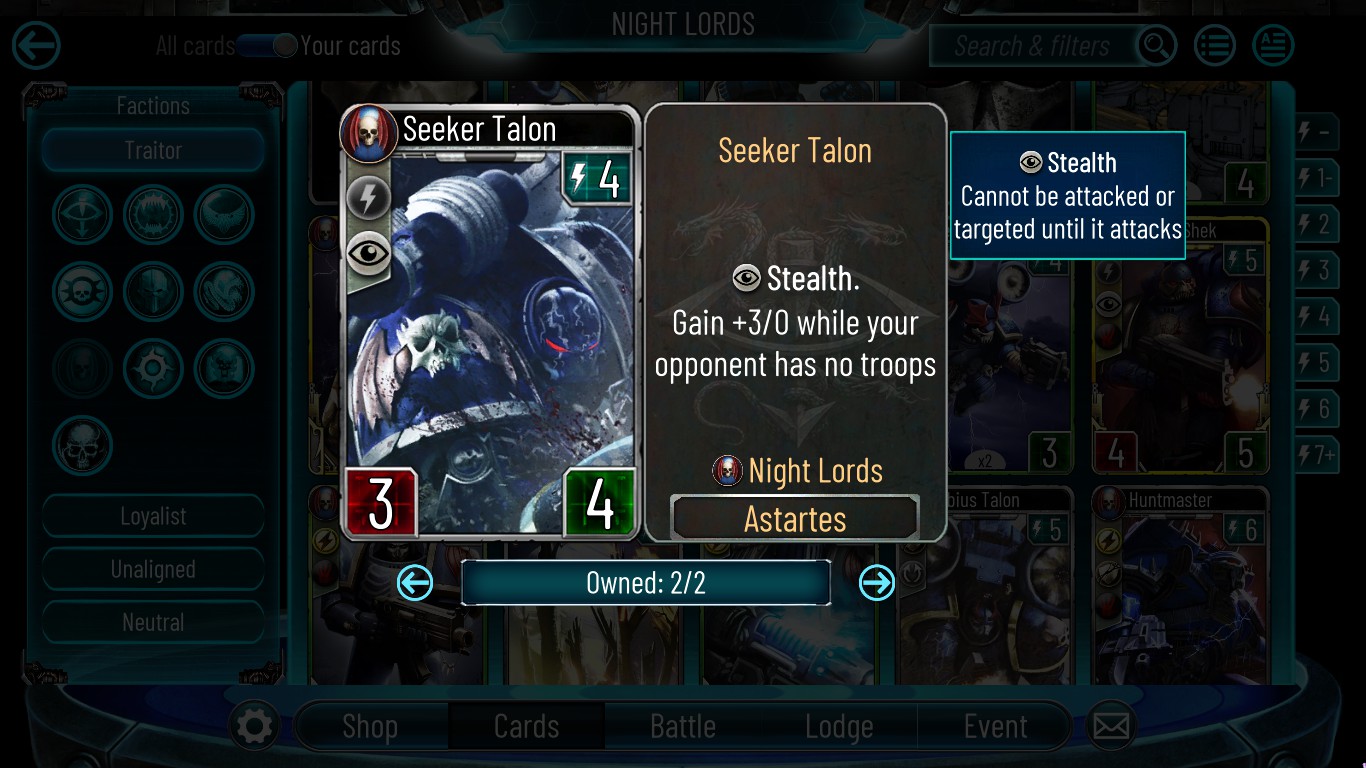Open the Shop tab

370,726
